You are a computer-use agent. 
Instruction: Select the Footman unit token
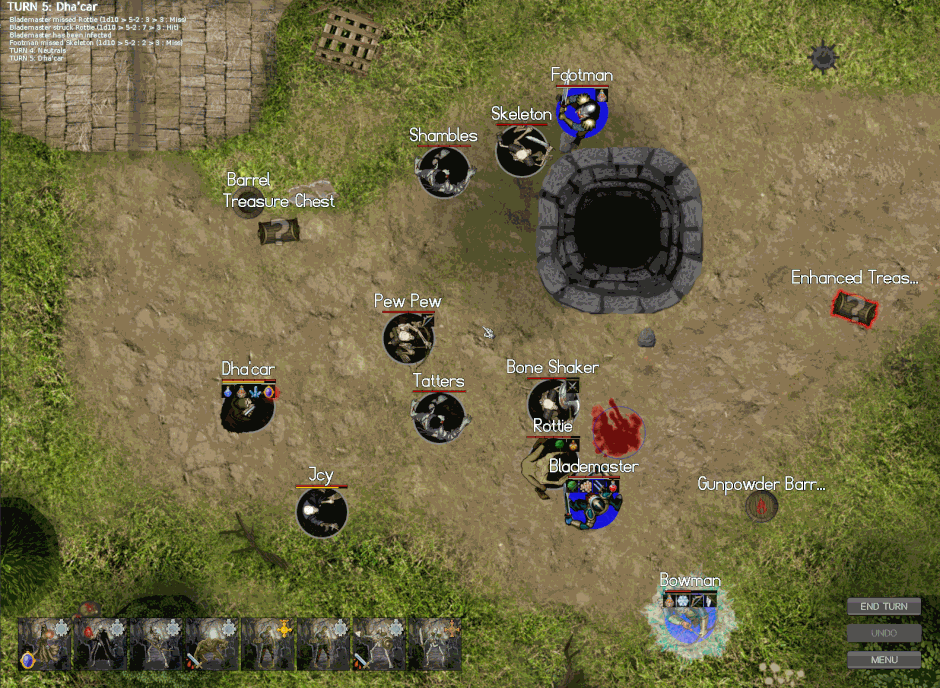click(x=582, y=112)
